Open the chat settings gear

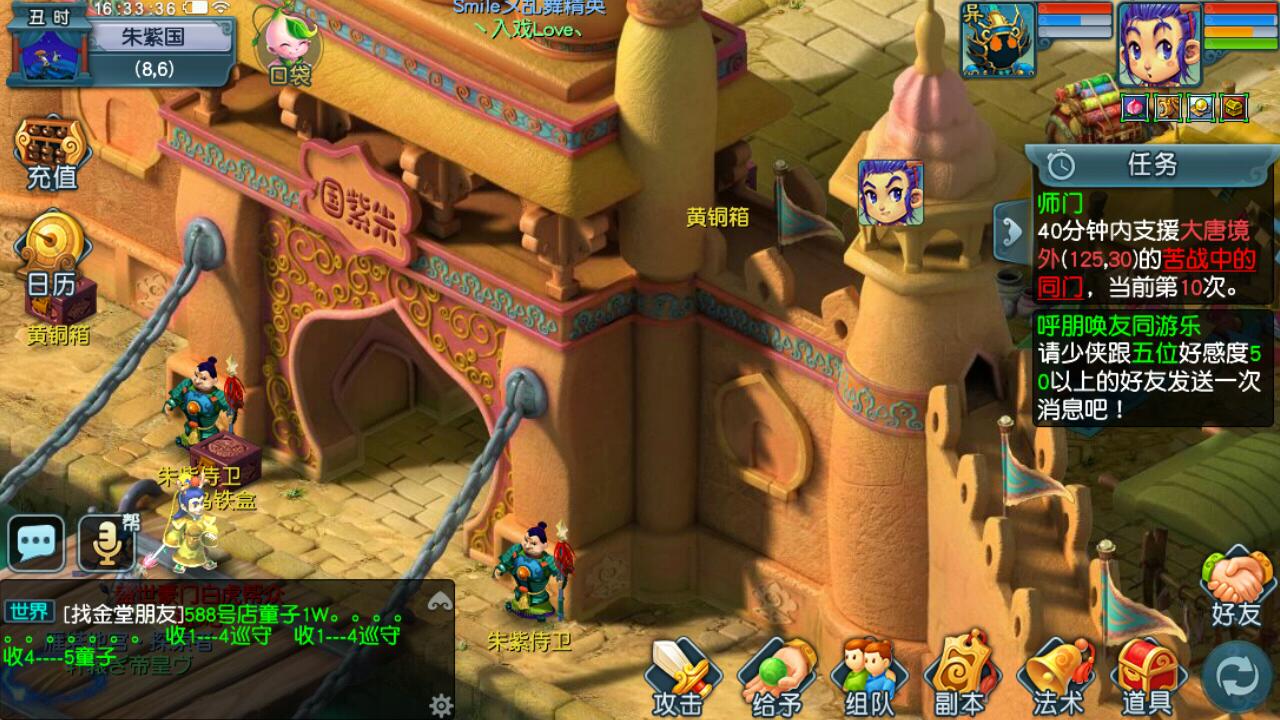(x=441, y=706)
